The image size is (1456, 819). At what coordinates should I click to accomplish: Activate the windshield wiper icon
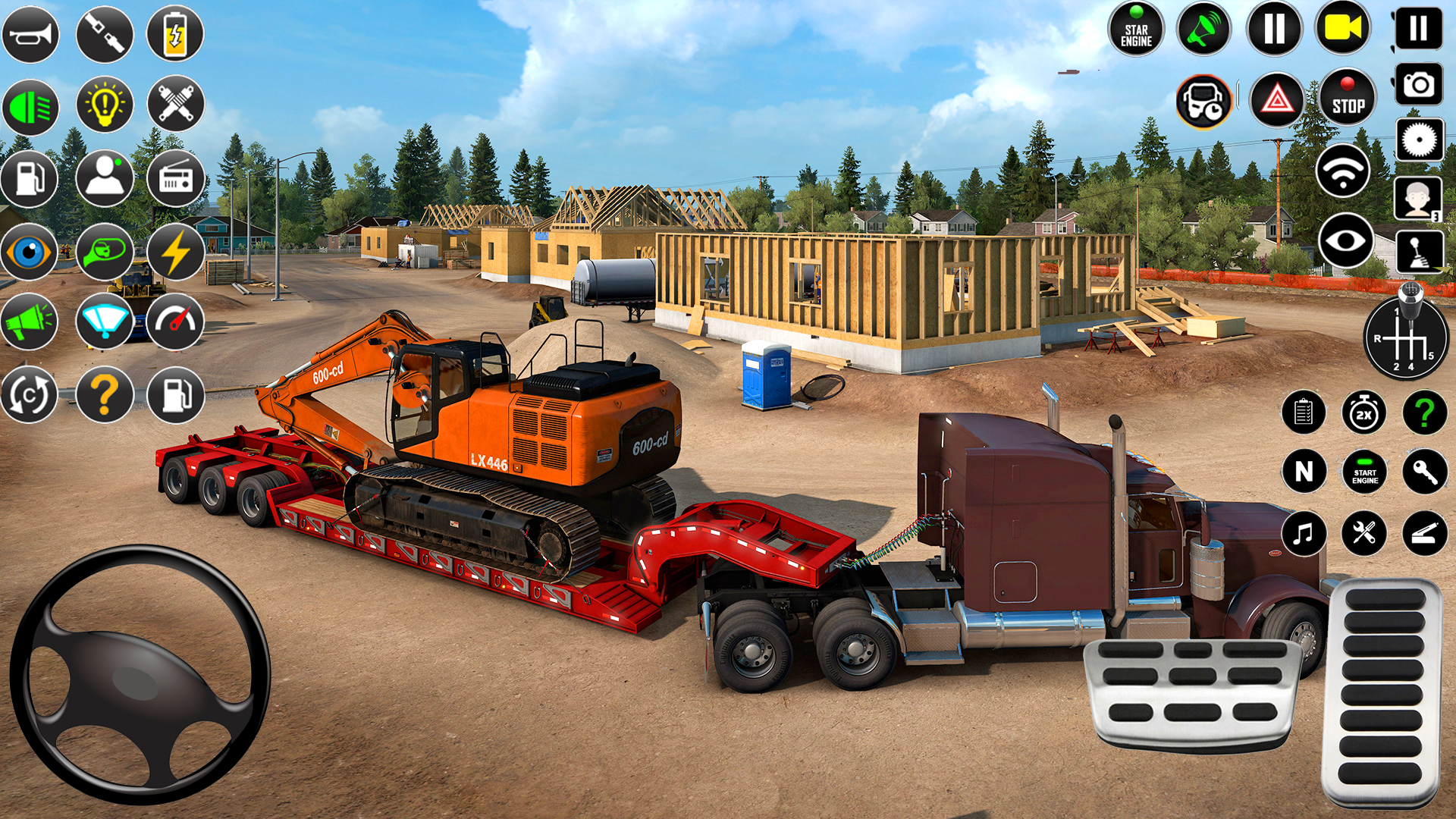click(105, 322)
